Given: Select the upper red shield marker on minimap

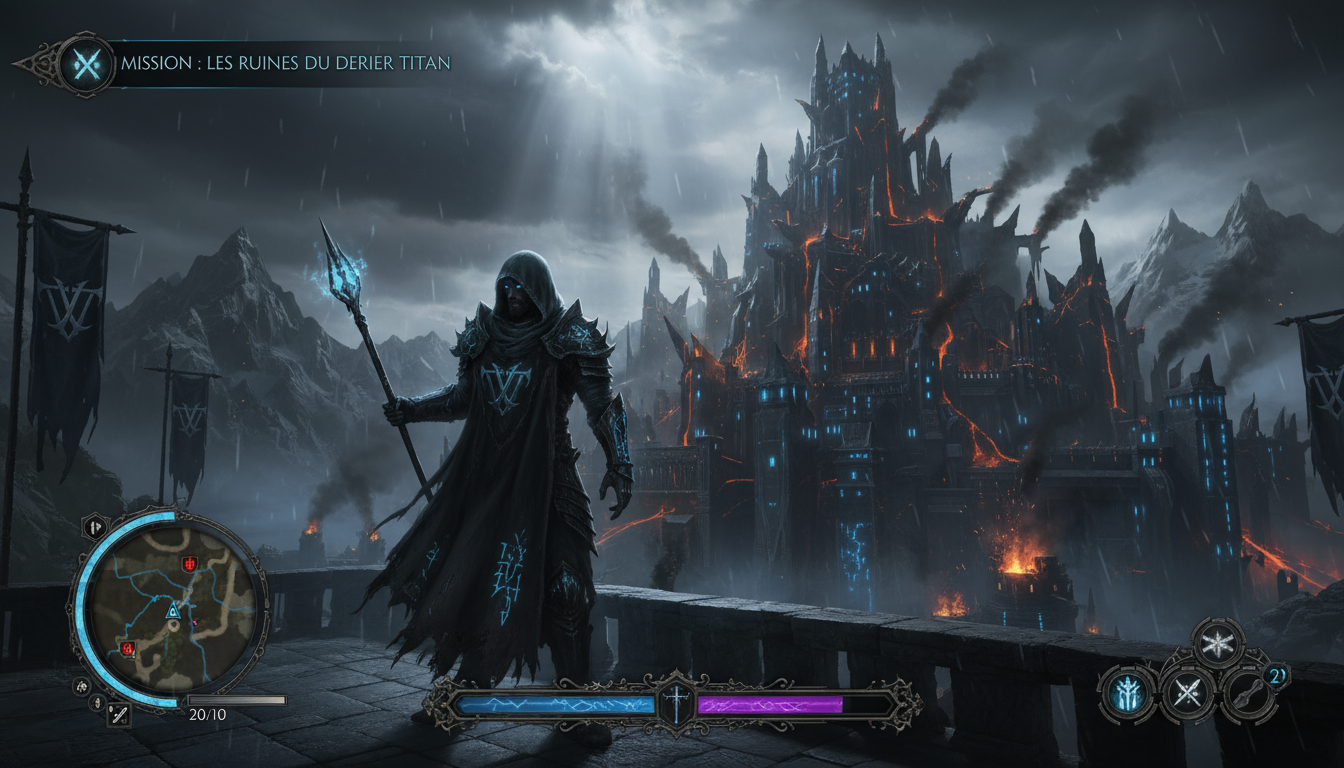Looking at the screenshot, I should coord(189,564).
